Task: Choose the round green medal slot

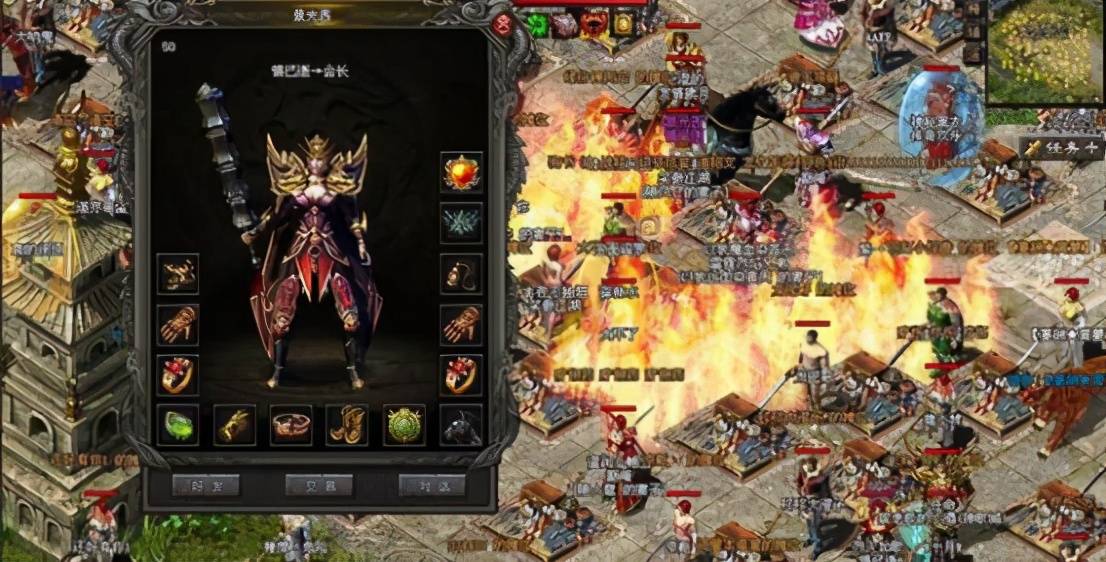Action: pyautogui.click(x=405, y=425)
